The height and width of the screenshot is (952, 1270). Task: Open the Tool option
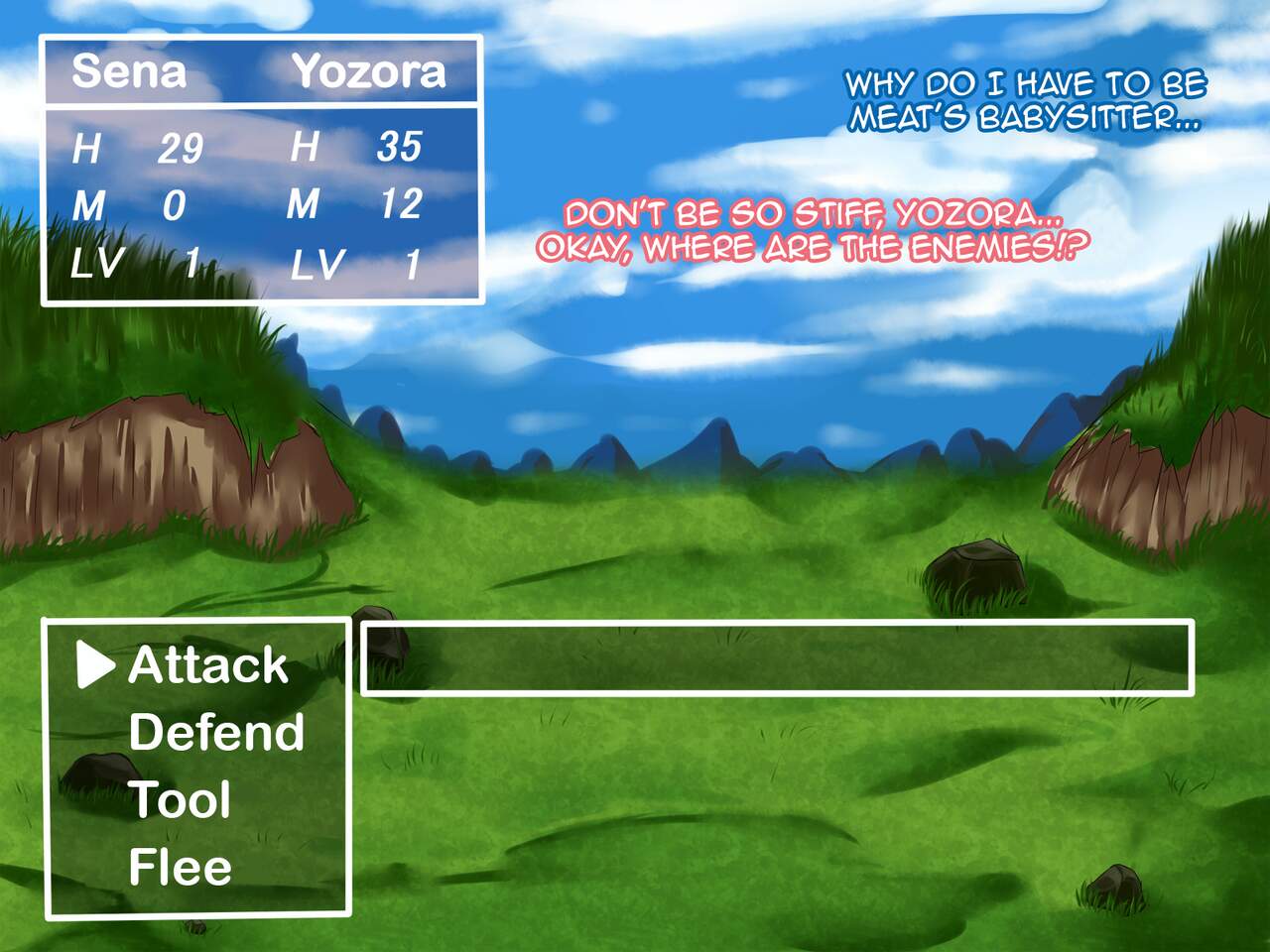(180, 800)
